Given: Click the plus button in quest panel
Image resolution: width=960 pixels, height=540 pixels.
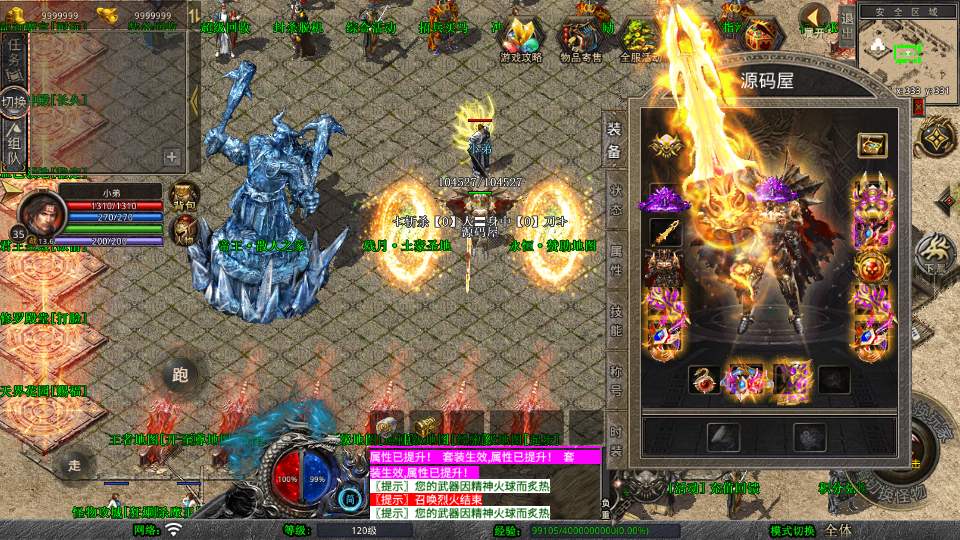Looking at the screenshot, I should [172, 157].
